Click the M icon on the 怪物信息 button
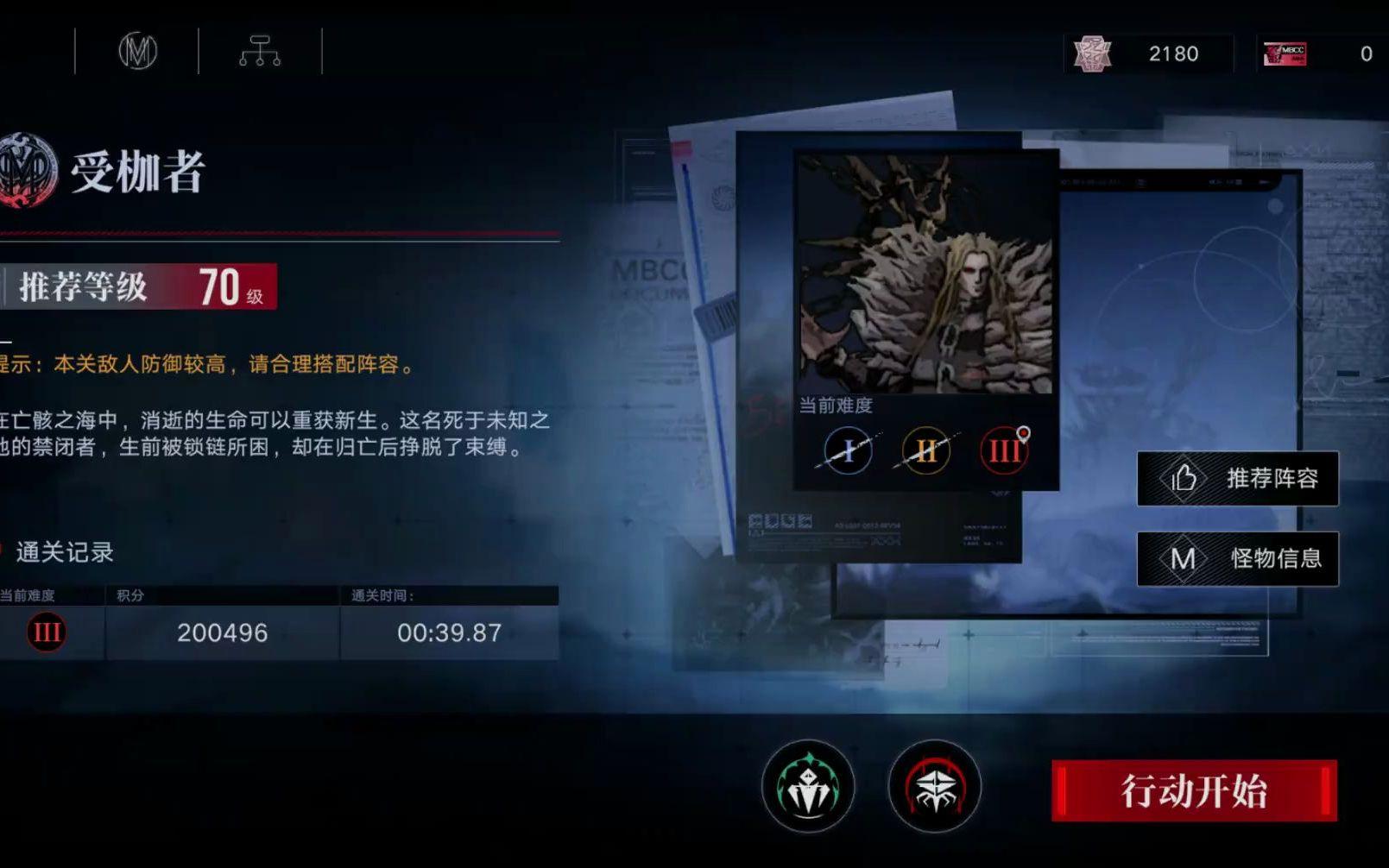Viewport: 1389px width, 868px height. coord(1184,558)
